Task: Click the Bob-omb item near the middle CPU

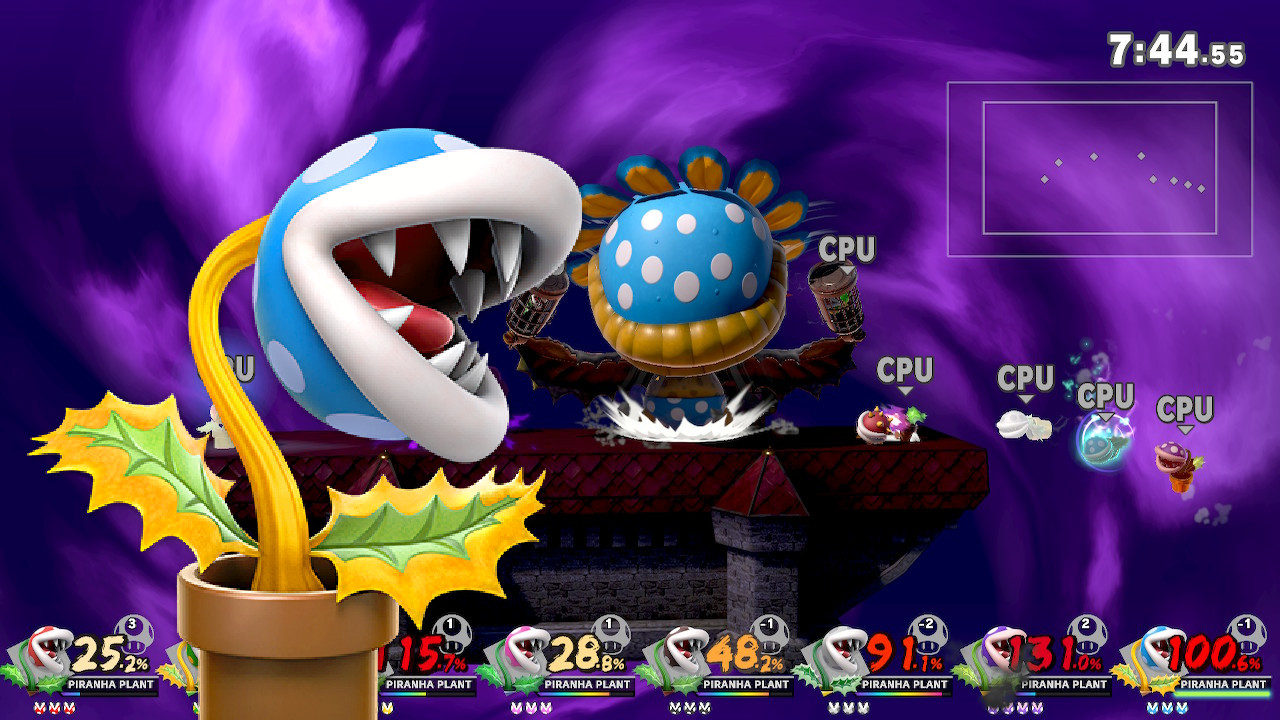Action: pos(875,423)
